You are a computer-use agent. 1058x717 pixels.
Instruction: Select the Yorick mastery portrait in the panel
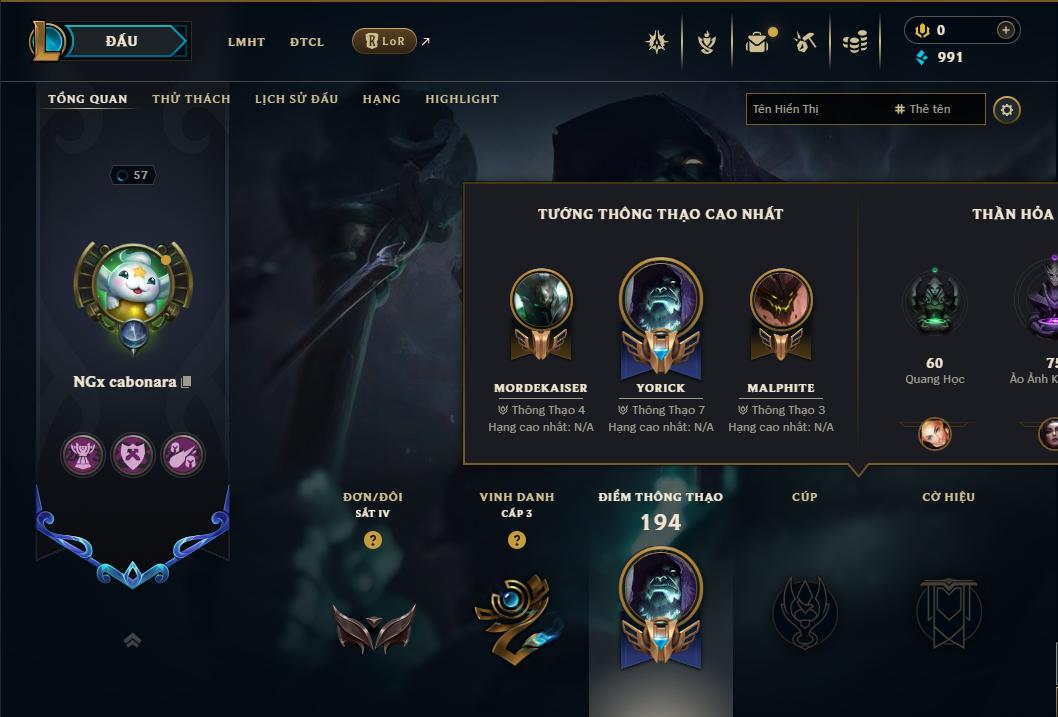click(x=661, y=300)
